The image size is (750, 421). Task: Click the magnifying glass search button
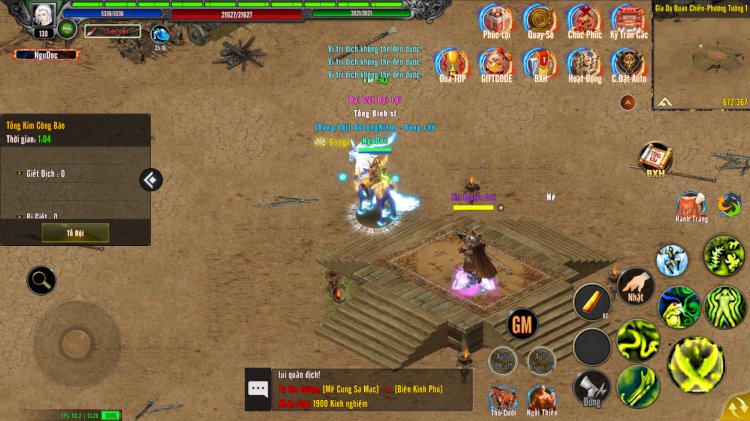coord(41,280)
